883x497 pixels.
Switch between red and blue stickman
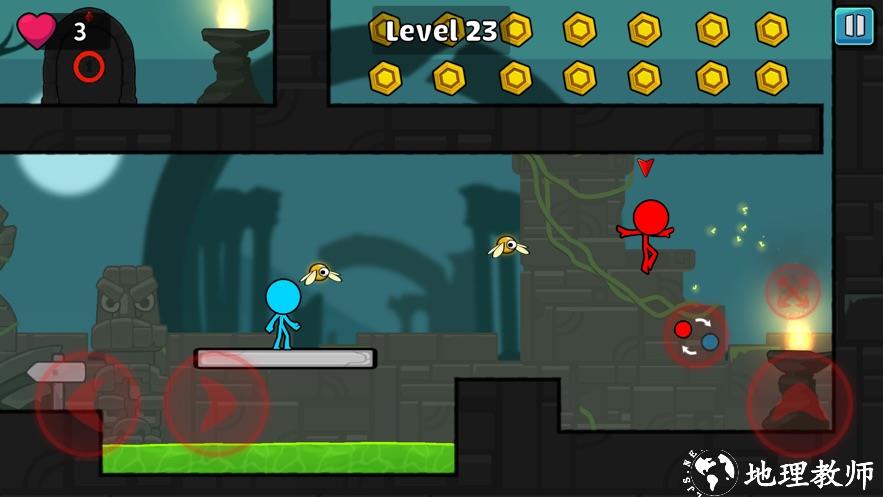click(696, 335)
